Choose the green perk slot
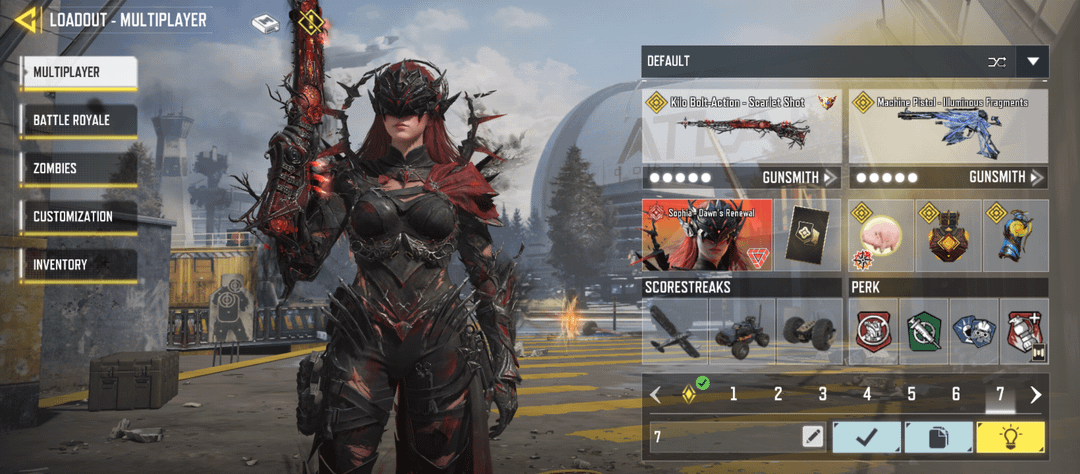Image resolution: width=1080 pixels, height=474 pixels. [x=925, y=330]
